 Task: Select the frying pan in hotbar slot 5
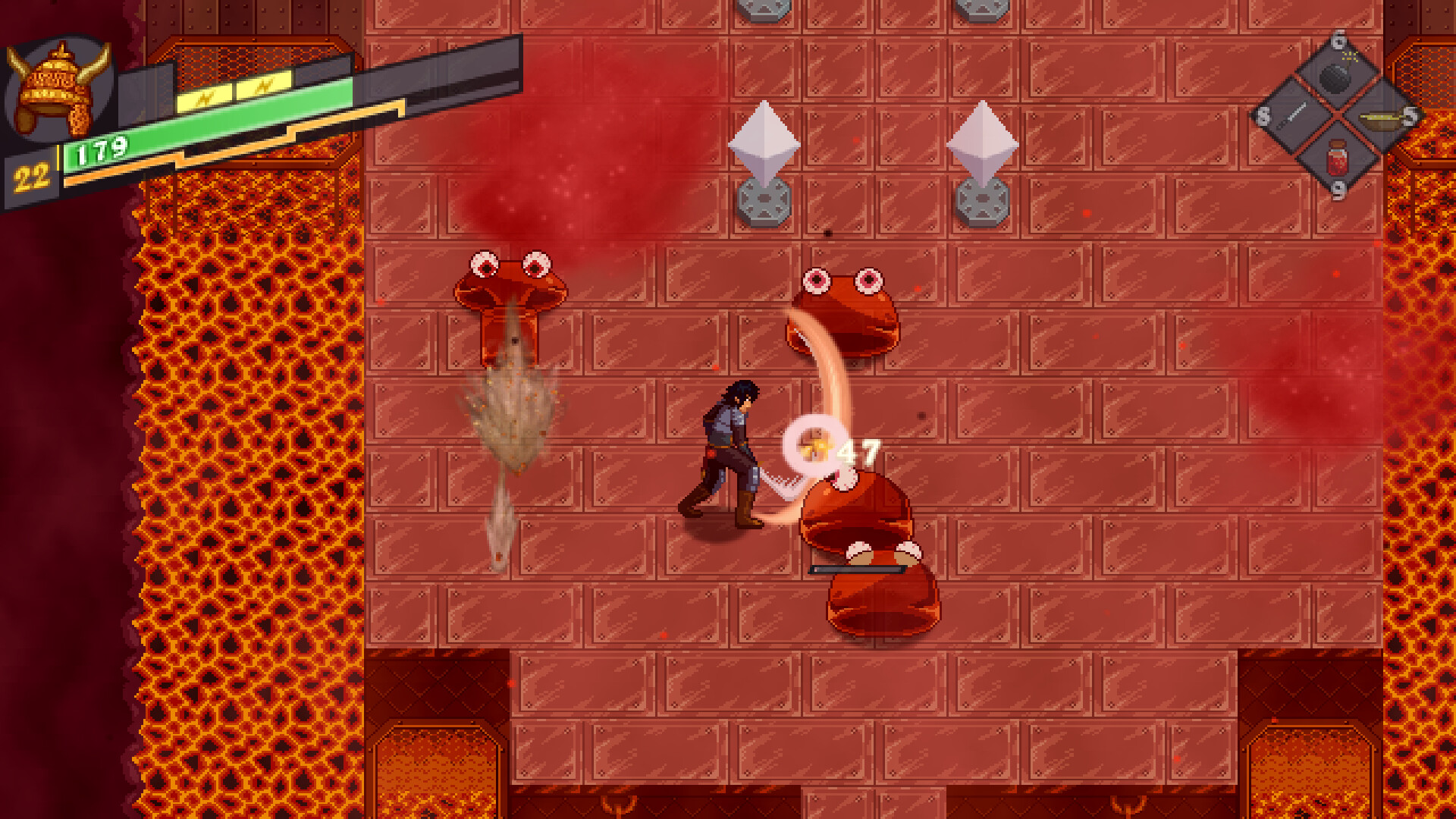coord(1380,119)
